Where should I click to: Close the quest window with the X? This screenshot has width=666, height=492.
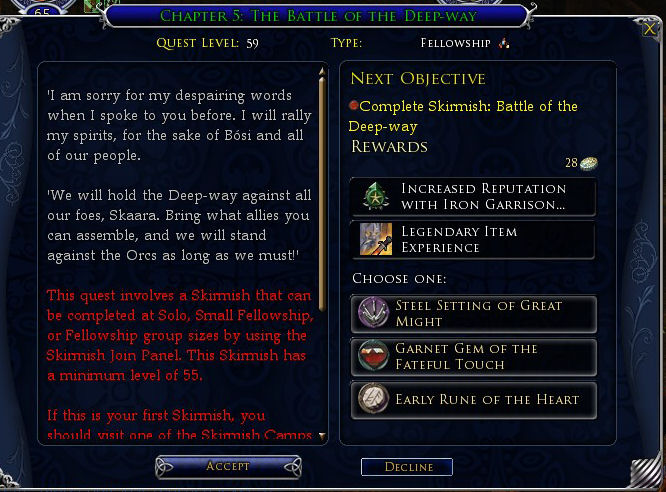point(650,29)
